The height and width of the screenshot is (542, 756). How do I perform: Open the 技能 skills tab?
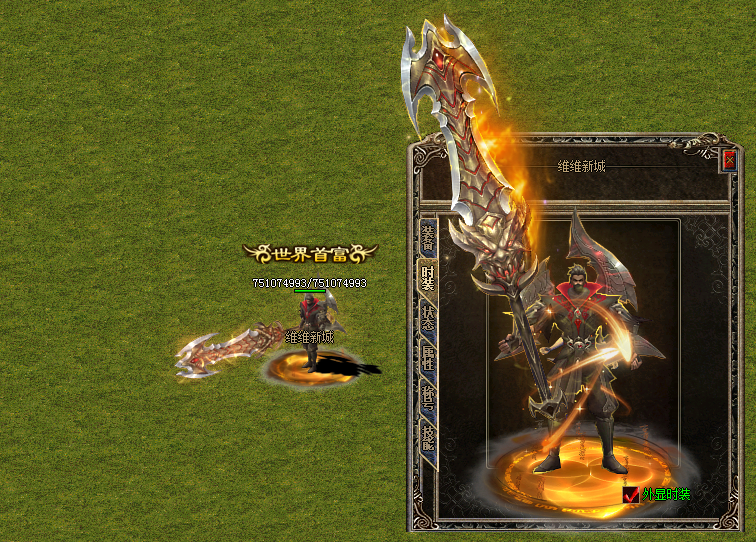coord(427,438)
